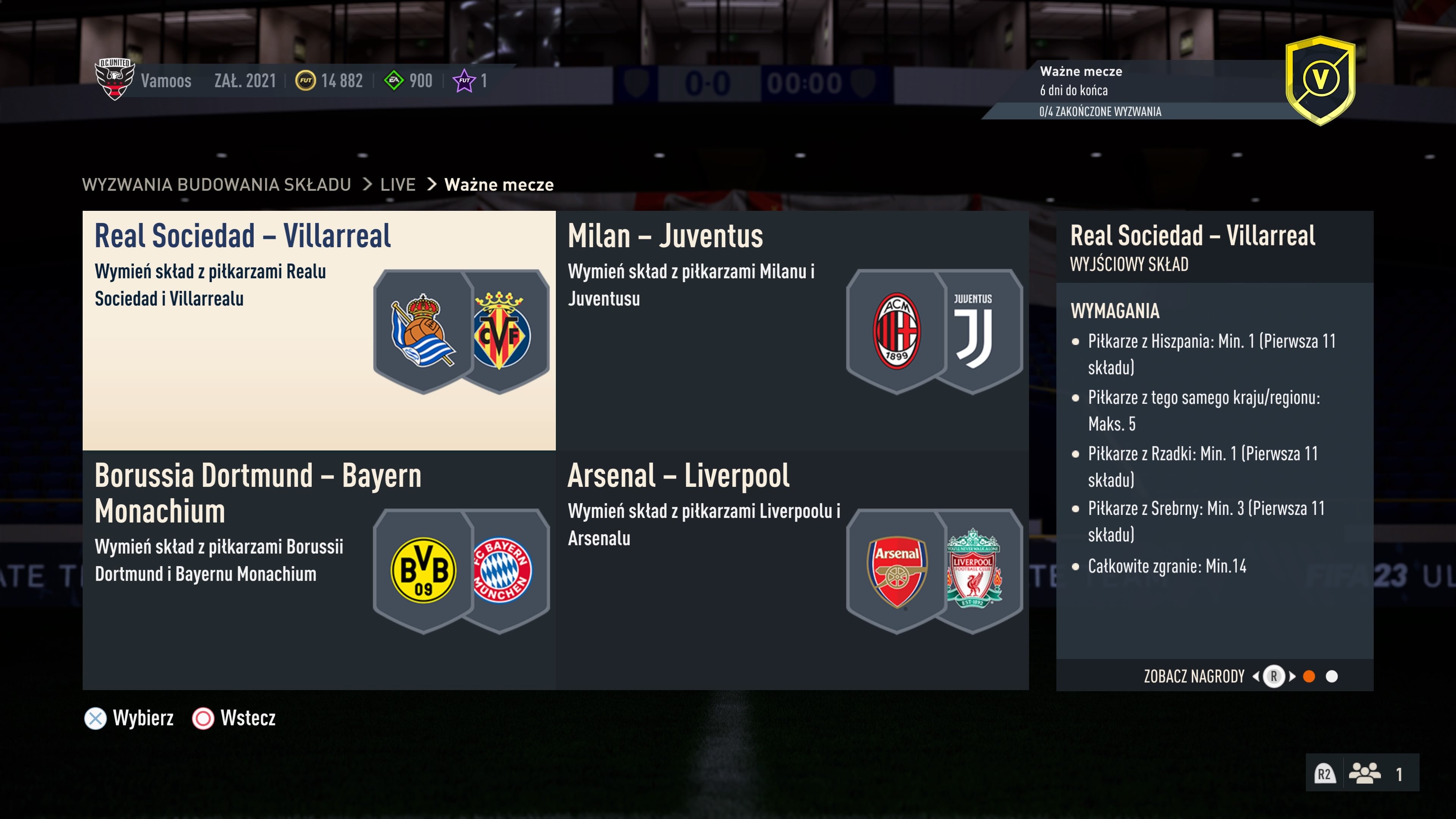Viewport: 1456px width, 819px height.
Task: Click the Wybierz select option
Action: click(x=129, y=719)
